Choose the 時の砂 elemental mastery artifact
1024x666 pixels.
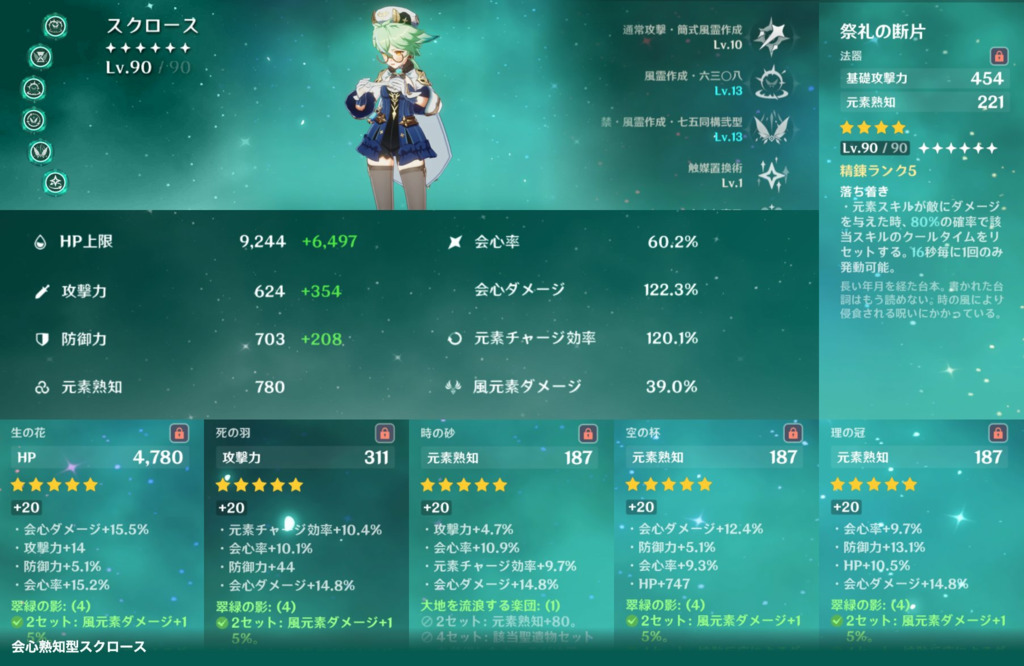coord(511,530)
